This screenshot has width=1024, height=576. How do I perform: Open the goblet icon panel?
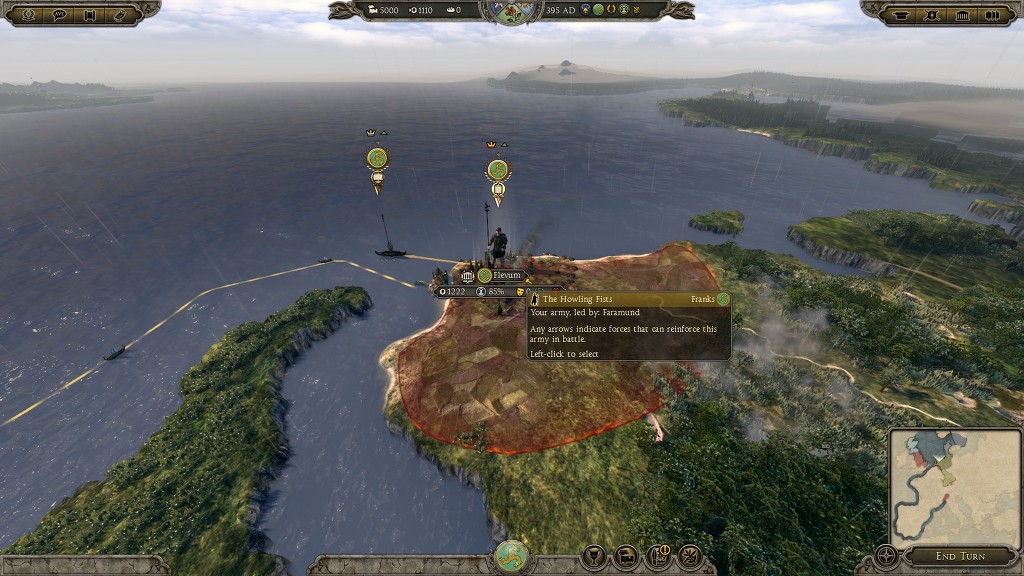coord(594,555)
